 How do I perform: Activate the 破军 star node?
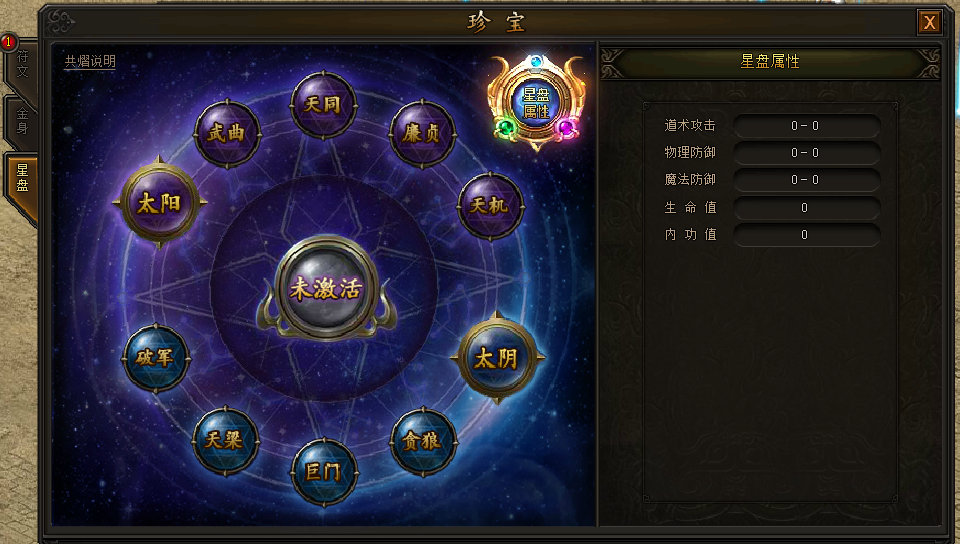(x=155, y=357)
